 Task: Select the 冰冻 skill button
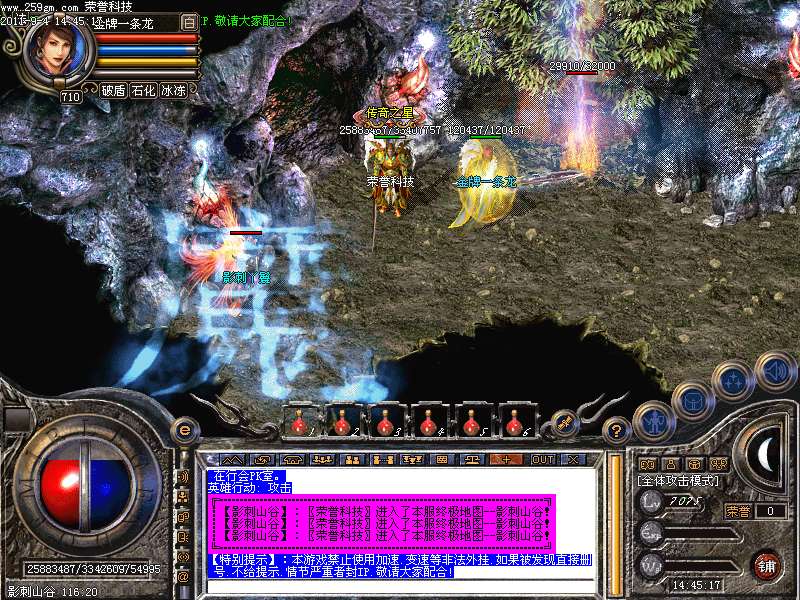173,90
